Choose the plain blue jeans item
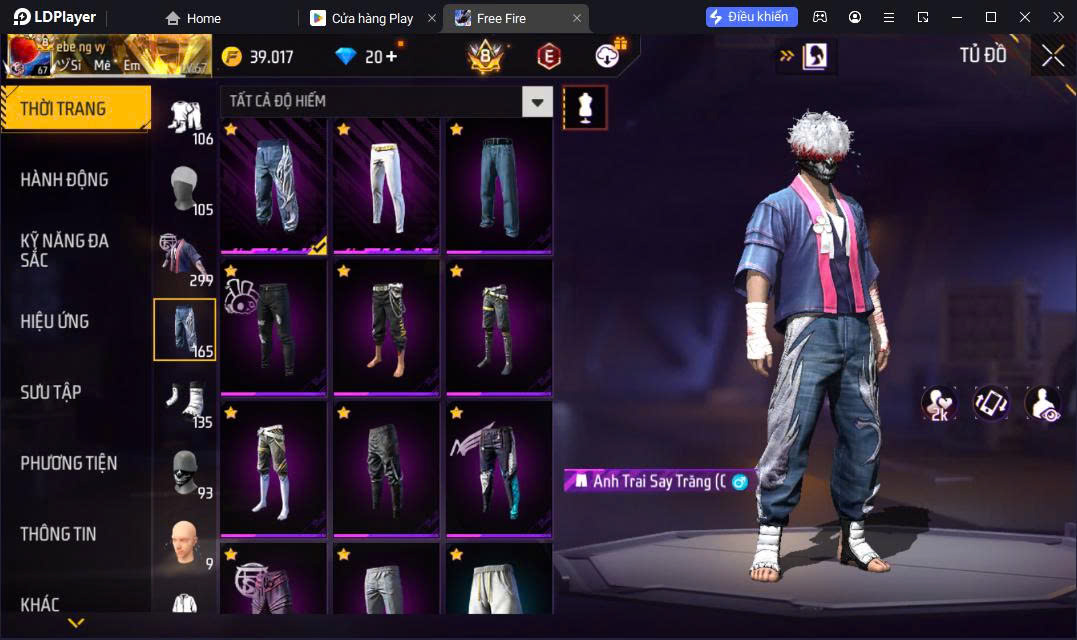Image resolution: width=1077 pixels, height=640 pixels. pyautogui.click(x=498, y=184)
